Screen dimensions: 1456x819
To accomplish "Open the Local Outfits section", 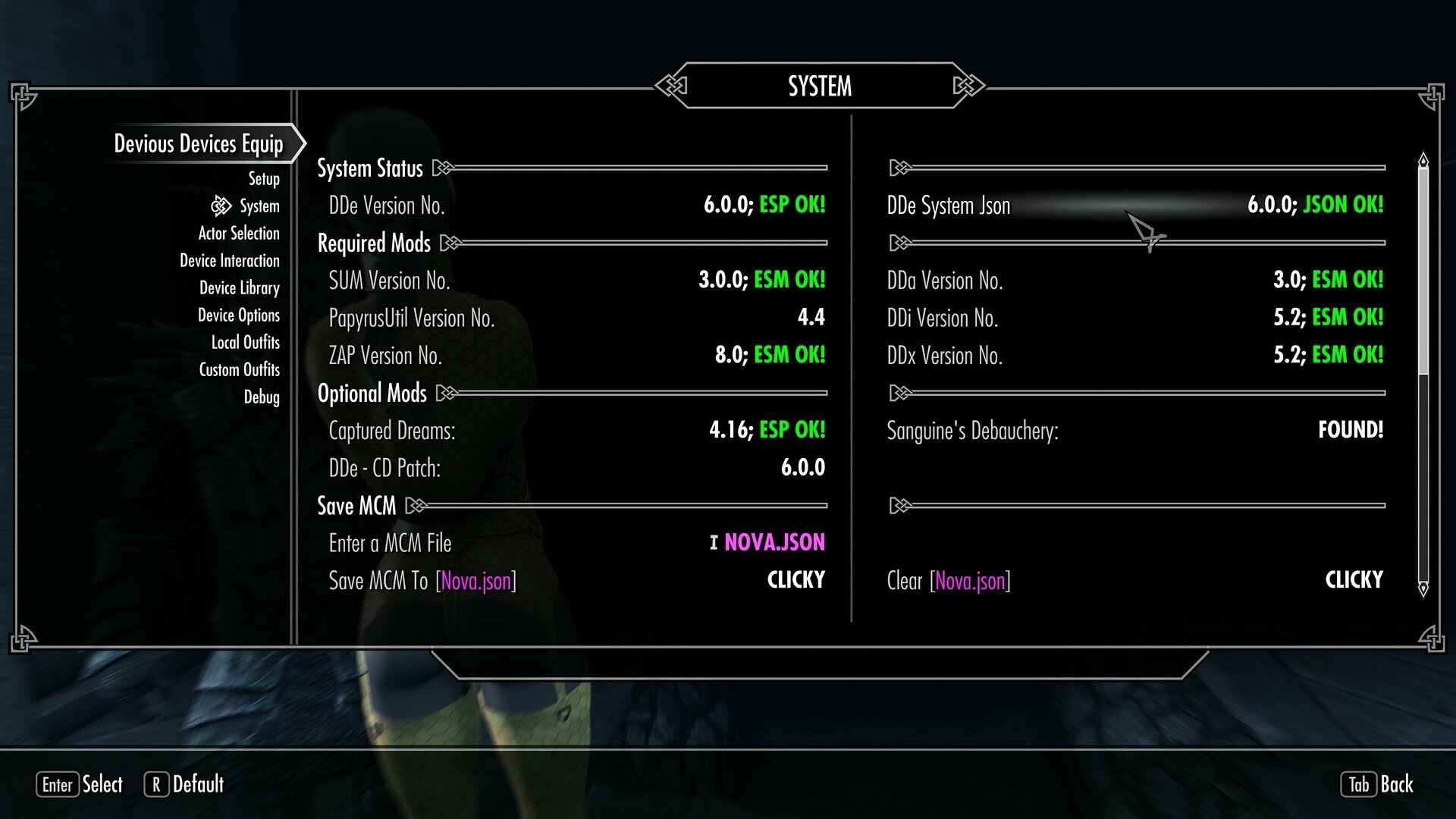I will [x=246, y=342].
